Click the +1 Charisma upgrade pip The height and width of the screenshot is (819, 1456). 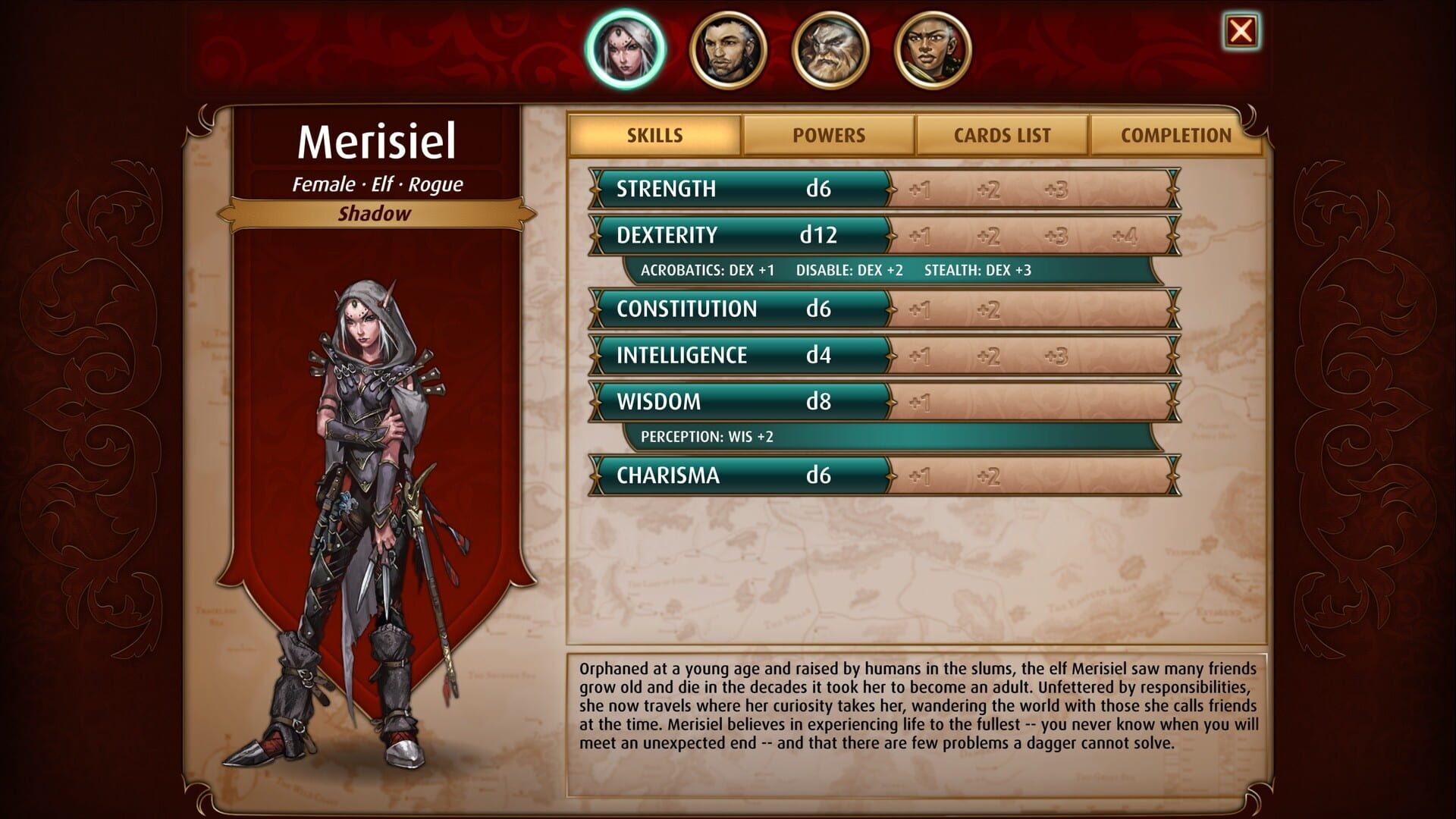click(x=920, y=476)
